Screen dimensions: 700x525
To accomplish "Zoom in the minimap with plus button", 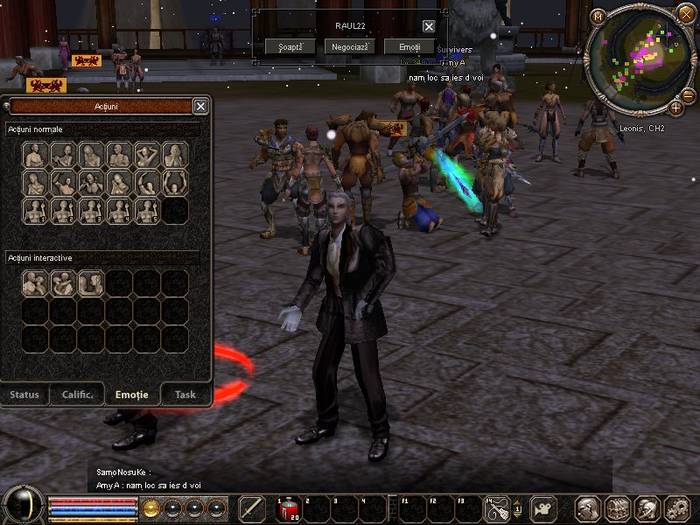I will coord(676,106).
